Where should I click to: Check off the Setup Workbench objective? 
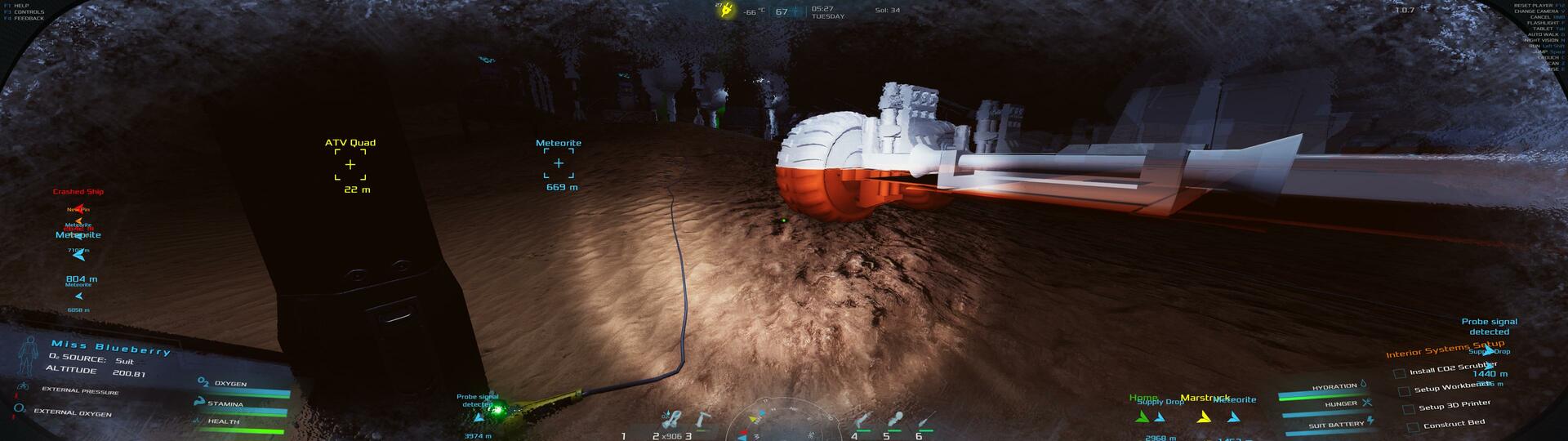click(x=1404, y=391)
